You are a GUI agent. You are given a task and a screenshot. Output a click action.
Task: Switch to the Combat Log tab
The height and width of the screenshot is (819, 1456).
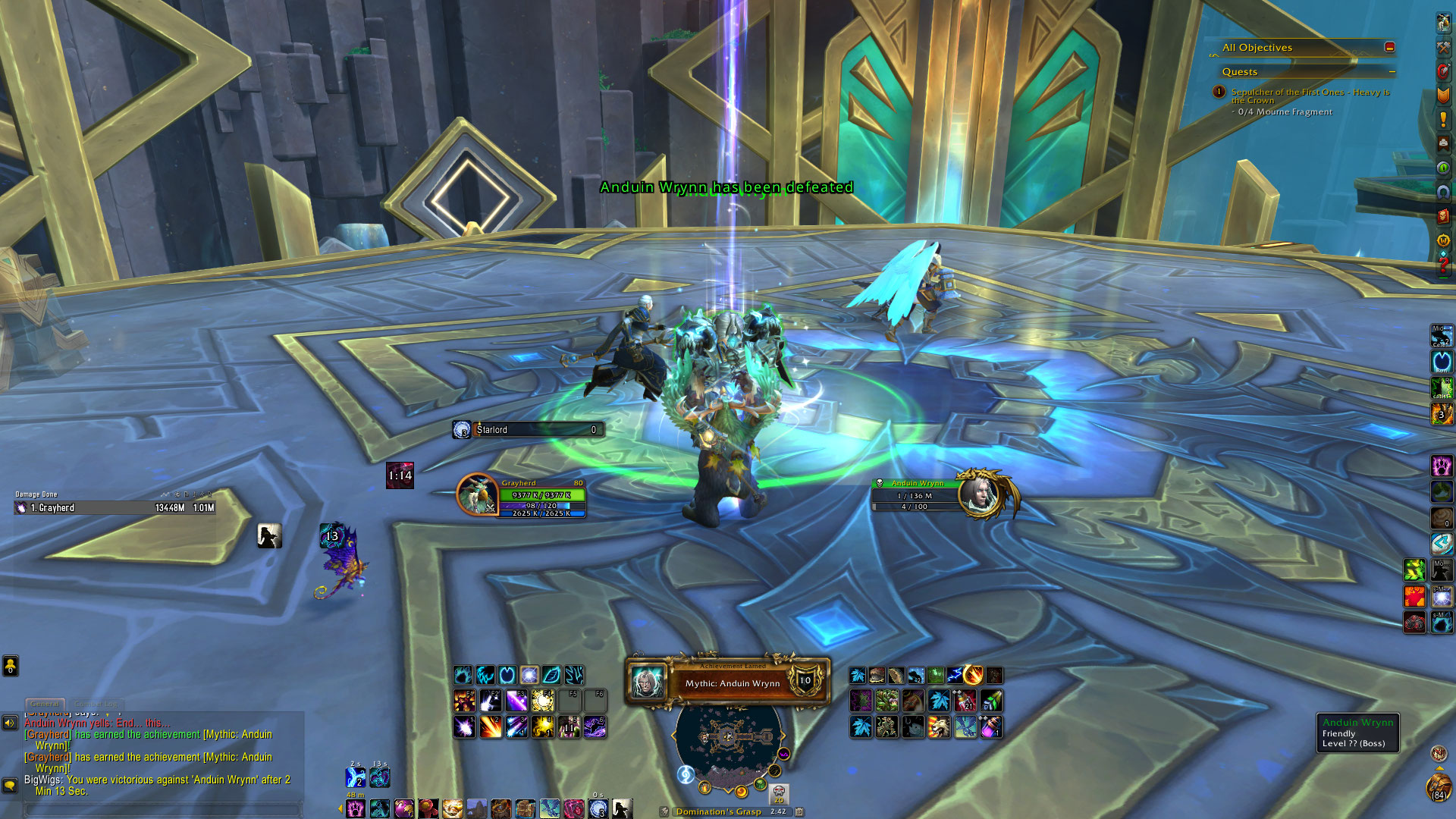(97, 704)
